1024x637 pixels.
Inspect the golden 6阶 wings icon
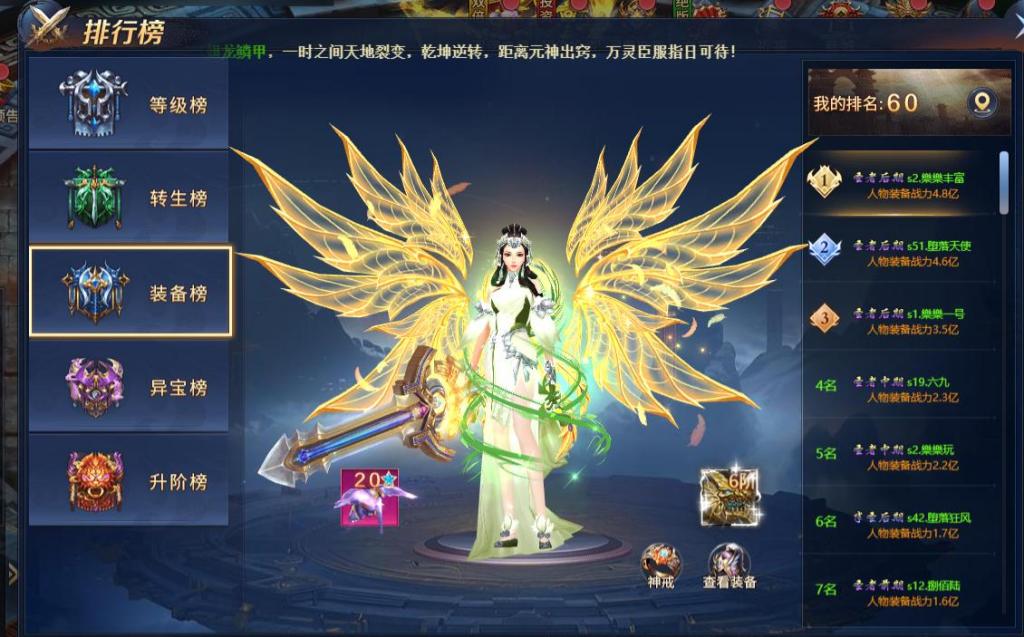(729, 494)
